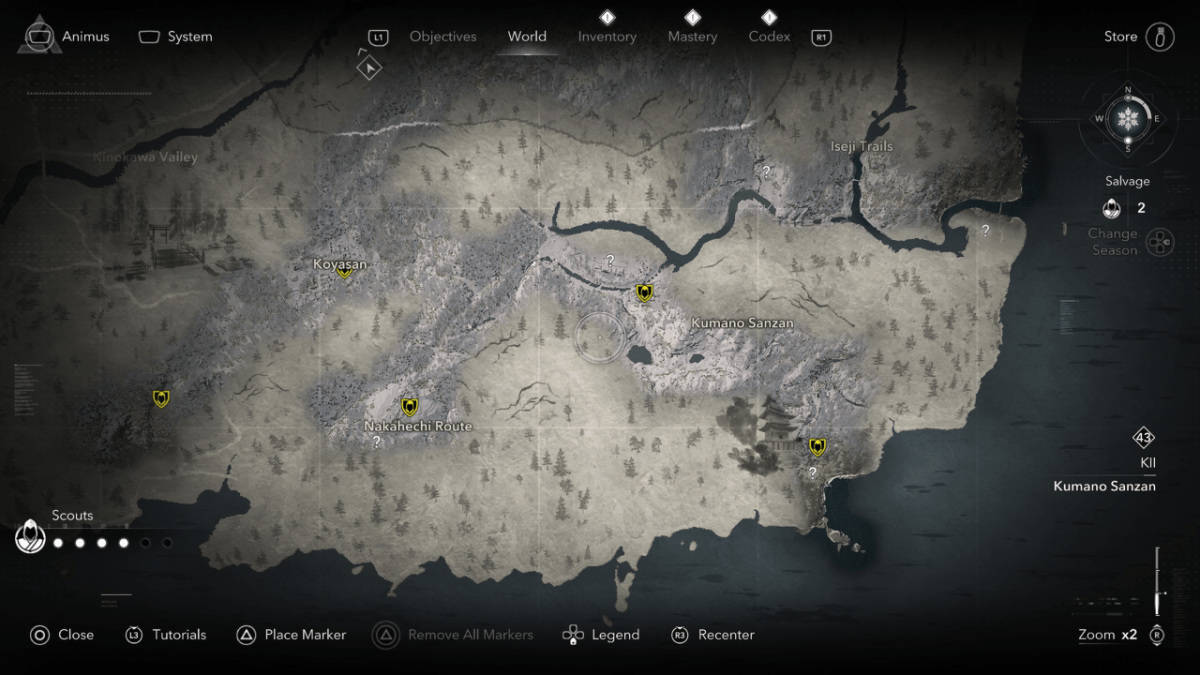Open the Tutorials
Screen dimensions: 1200x675
166,635
